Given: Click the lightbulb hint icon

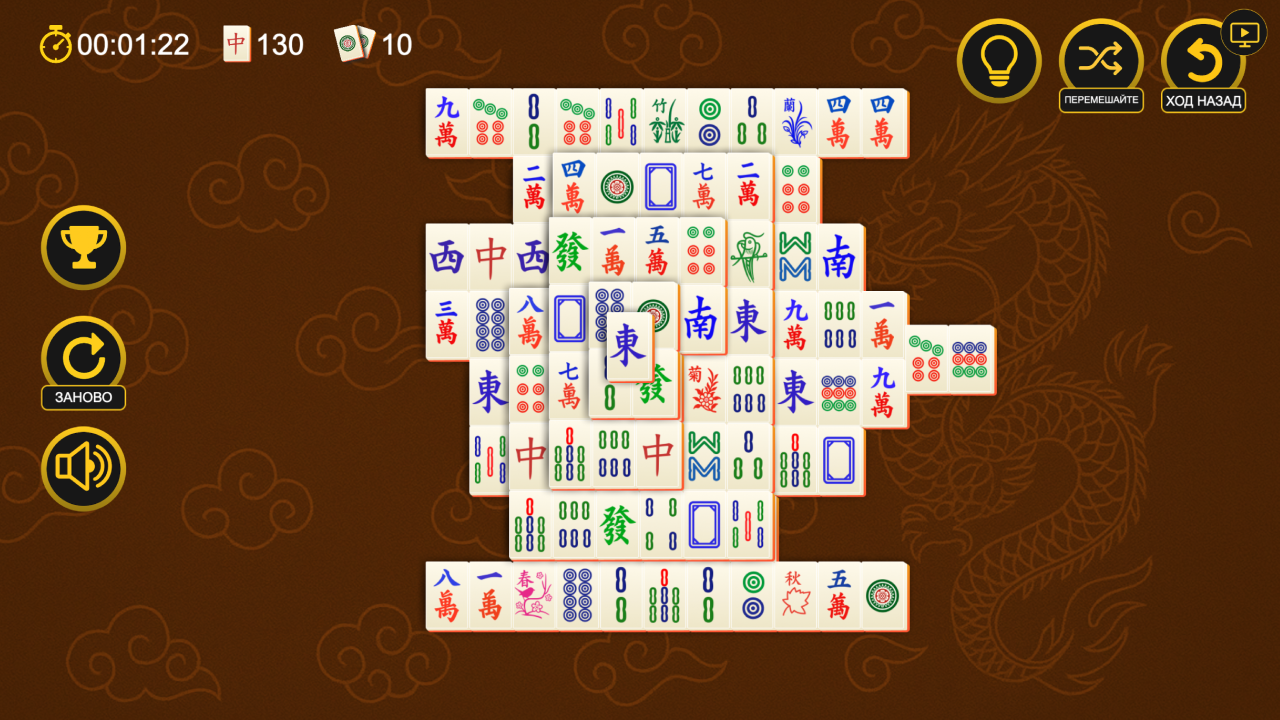Looking at the screenshot, I should point(999,61).
